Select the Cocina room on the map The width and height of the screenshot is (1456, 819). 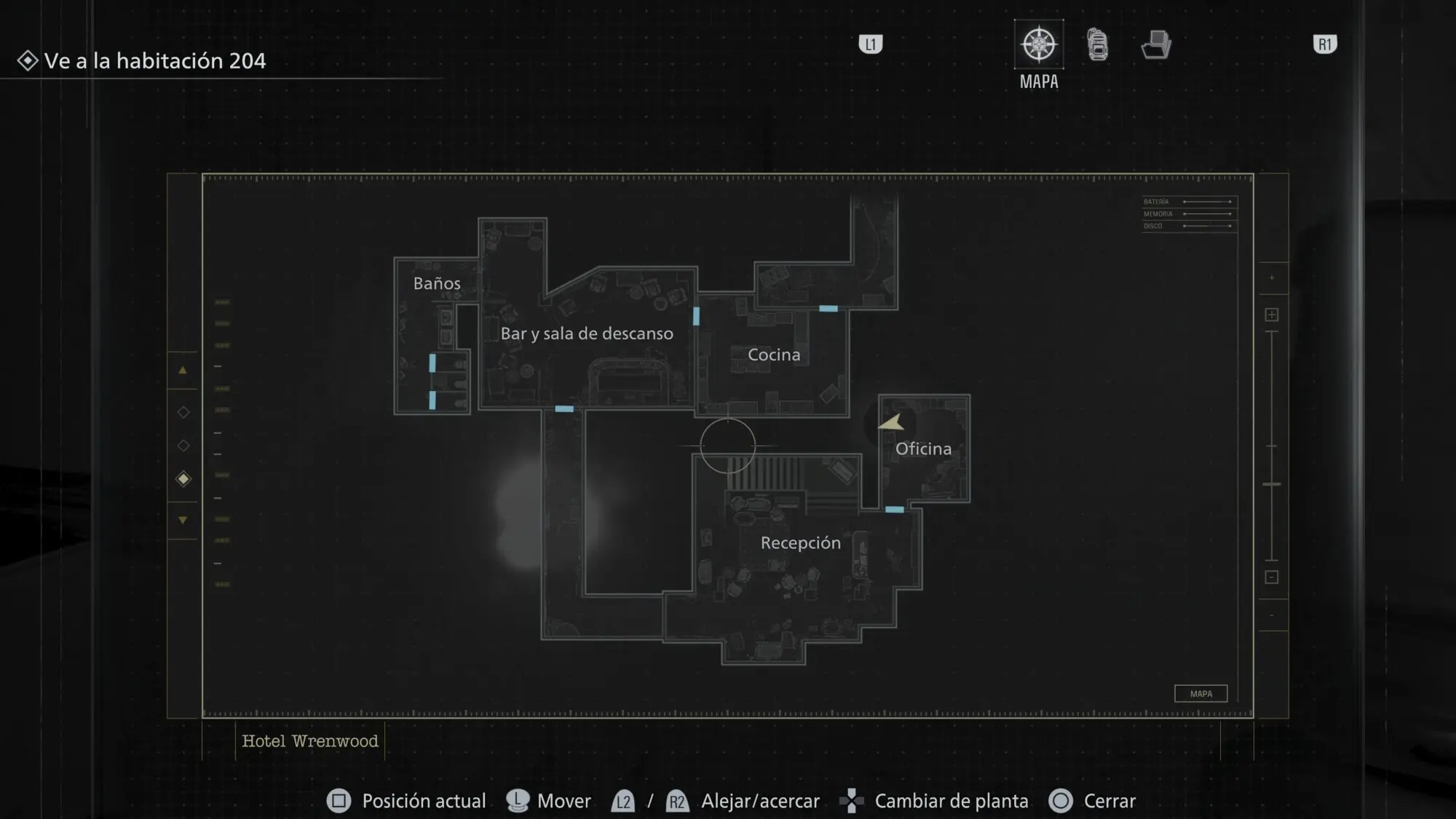click(774, 355)
